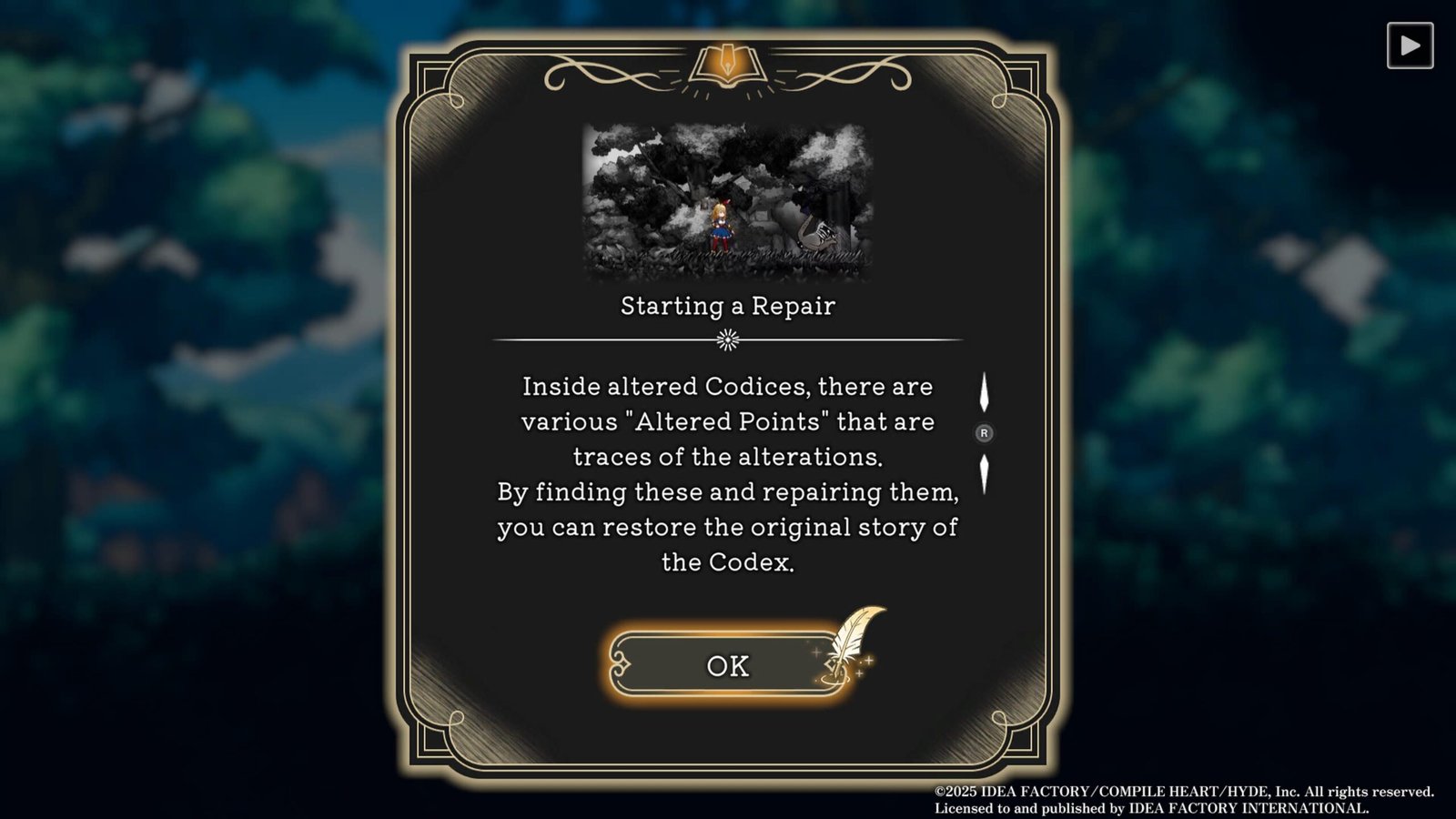The height and width of the screenshot is (819, 1456).
Task: Click the play arrow in the corner
Action: [1410, 45]
